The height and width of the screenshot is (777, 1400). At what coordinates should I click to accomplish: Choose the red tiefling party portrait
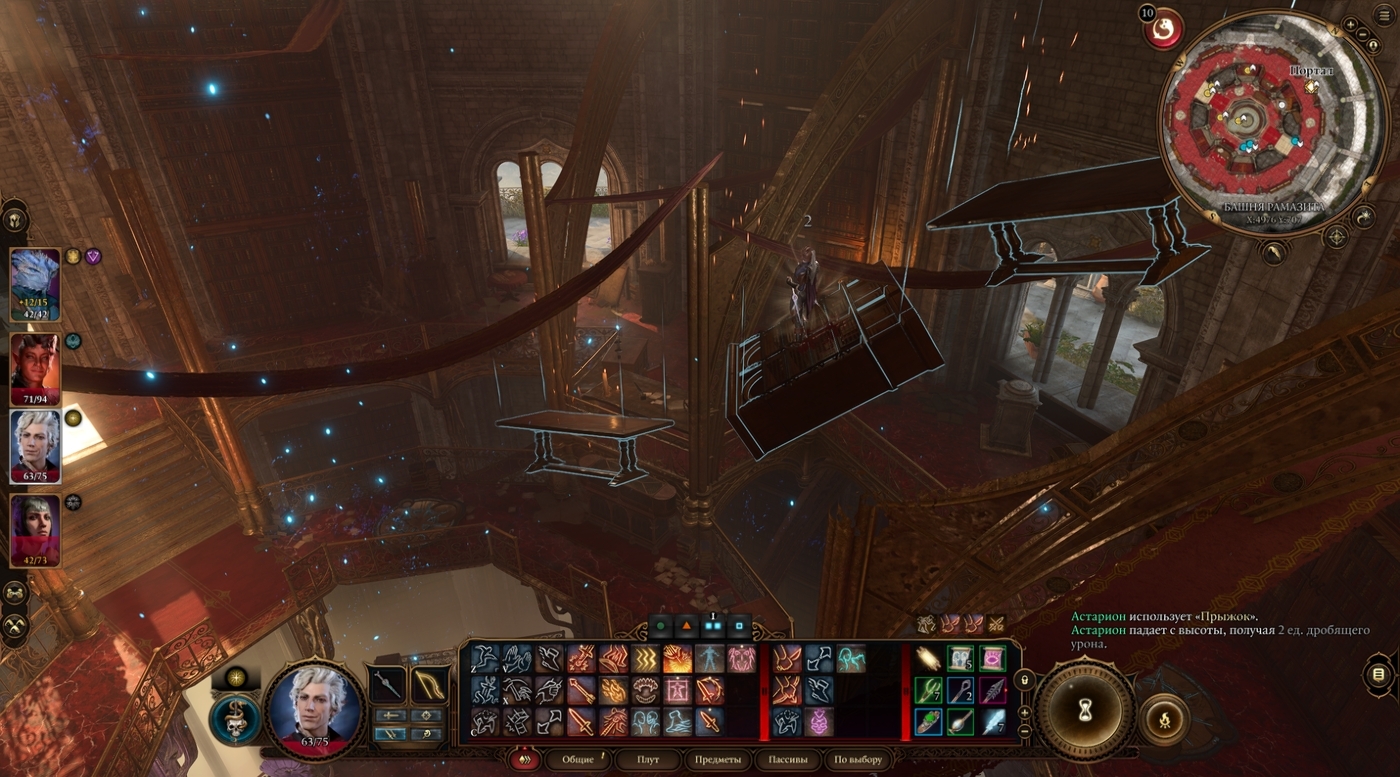35,366
